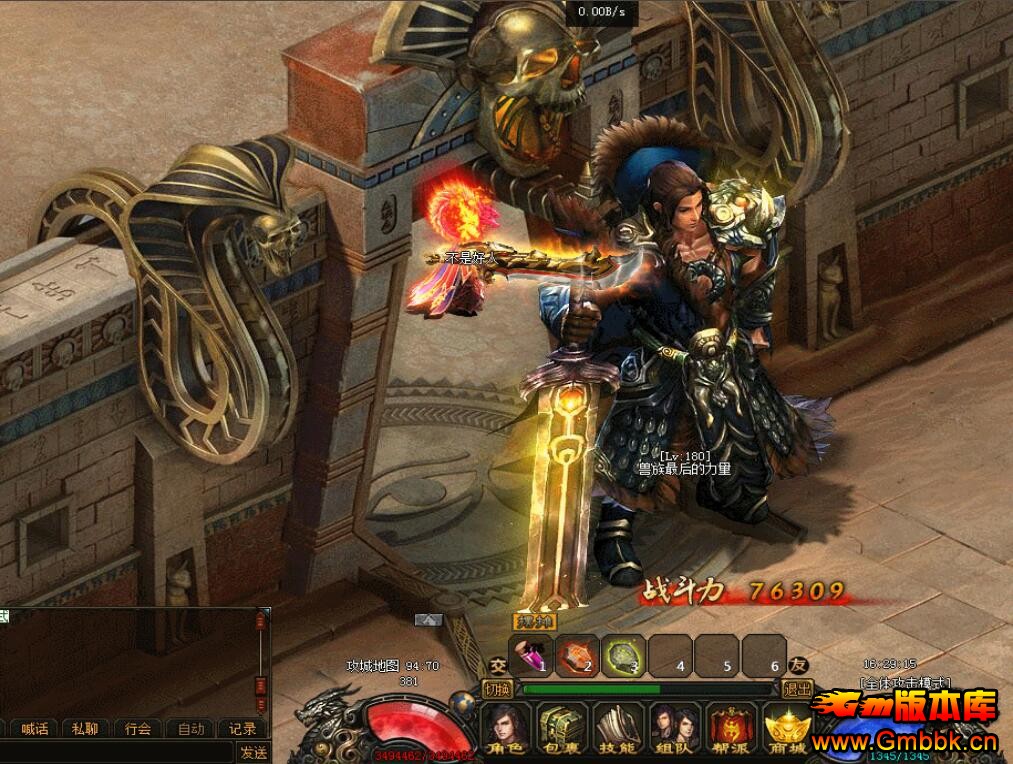The image size is (1013, 764).
Task: Switch to the 行会 guild chat tab
Action: (x=138, y=729)
